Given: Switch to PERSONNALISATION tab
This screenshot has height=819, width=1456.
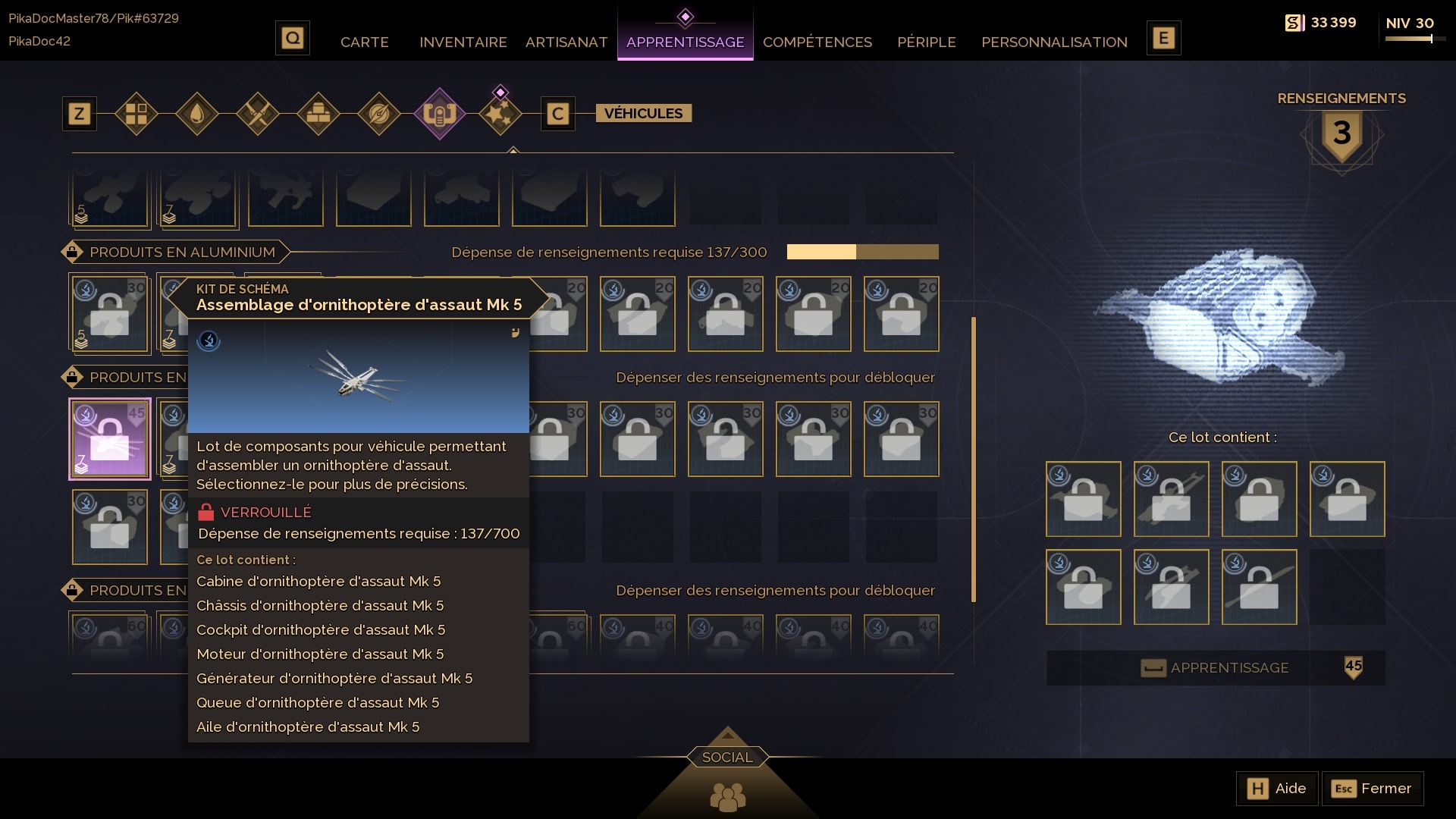Looking at the screenshot, I should 1054,42.
